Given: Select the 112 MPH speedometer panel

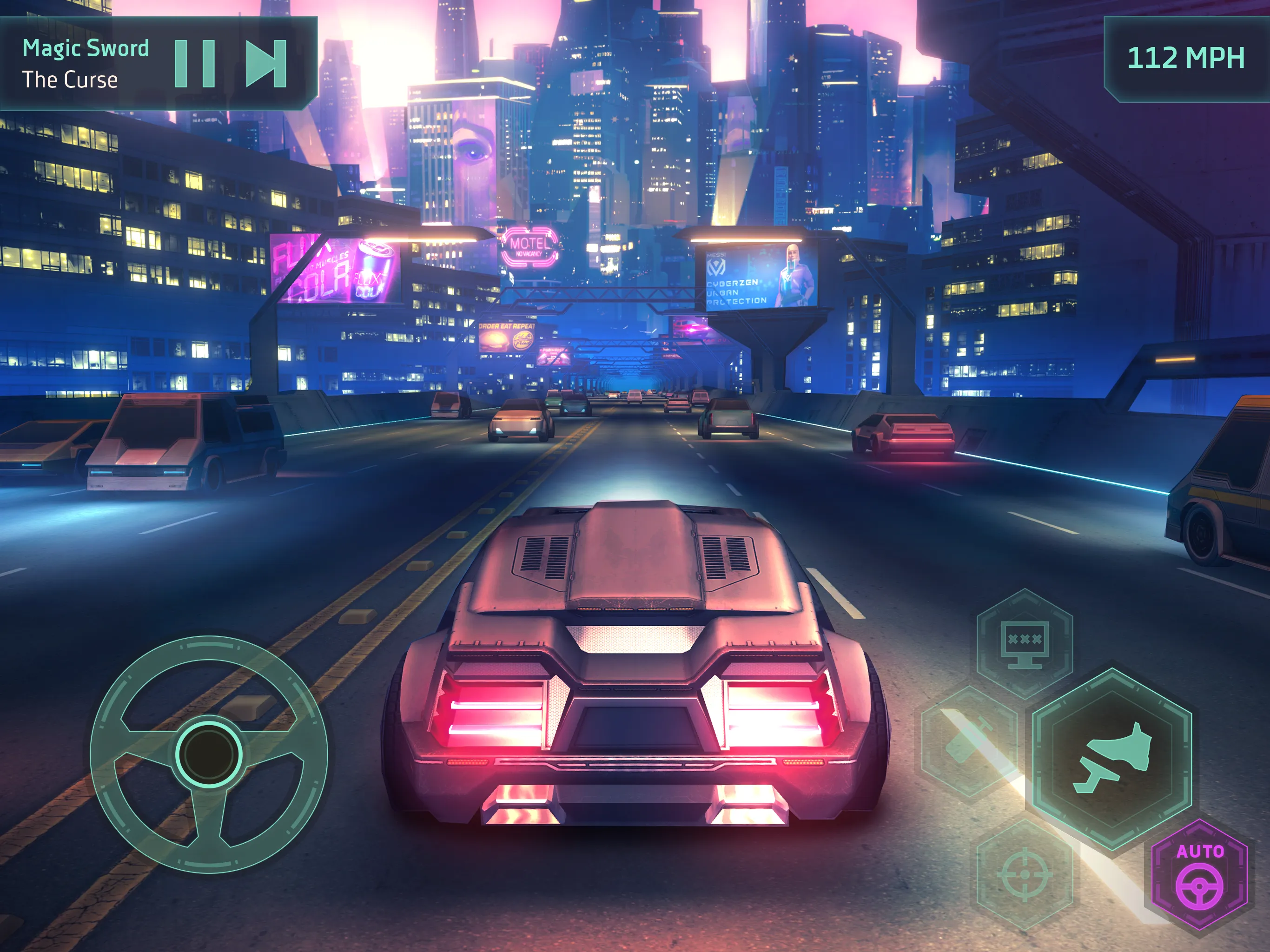Looking at the screenshot, I should tap(1185, 58).
